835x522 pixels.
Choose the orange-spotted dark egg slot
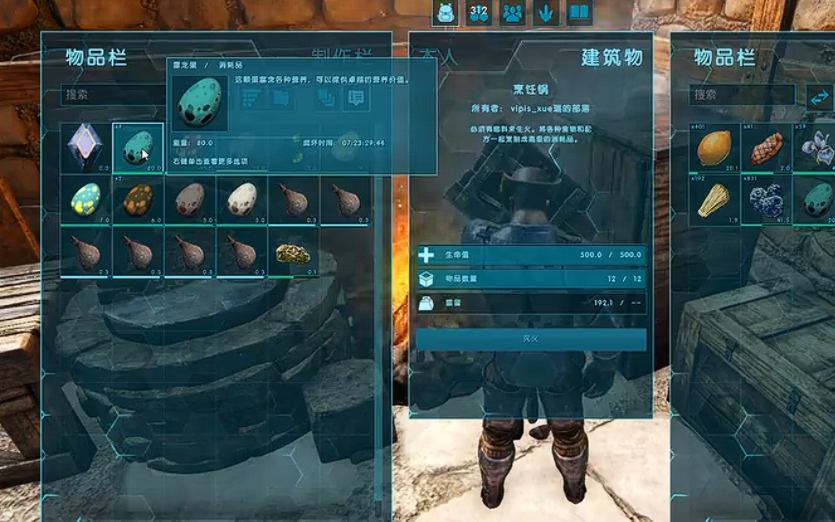[138, 200]
